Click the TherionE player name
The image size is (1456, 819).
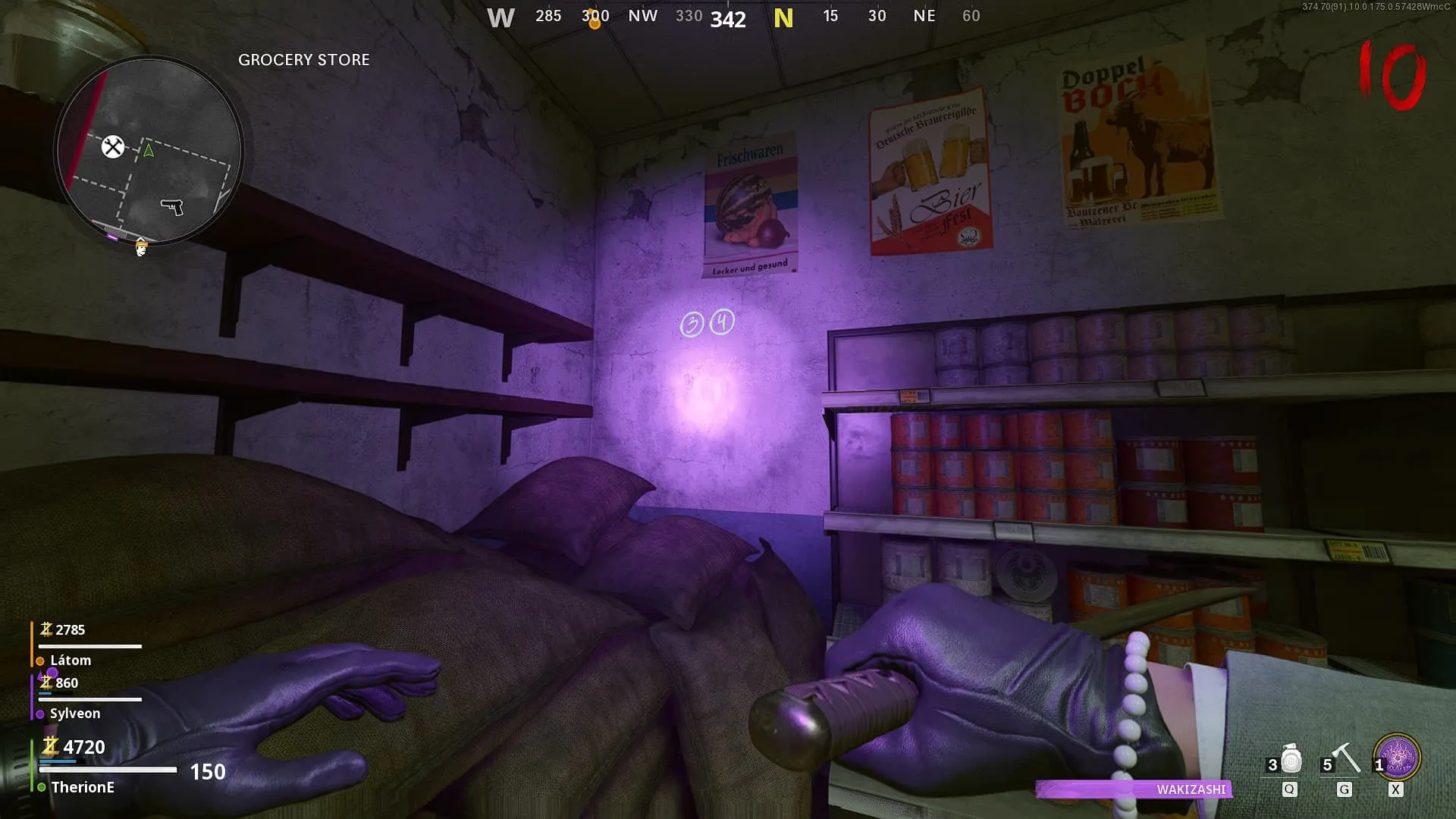click(x=83, y=787)
